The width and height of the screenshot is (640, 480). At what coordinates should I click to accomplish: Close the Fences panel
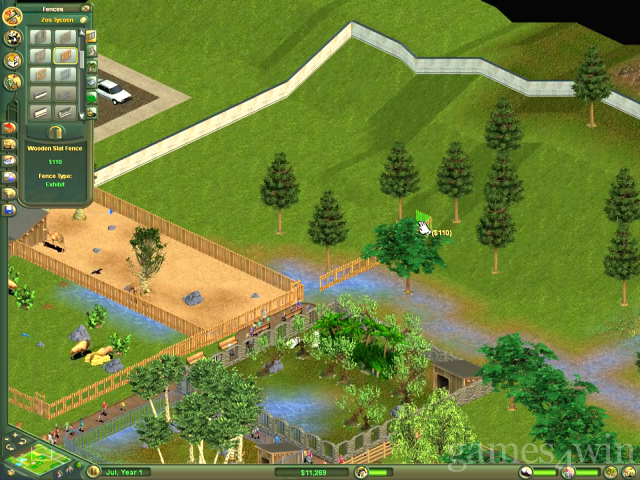coord(84,7)
